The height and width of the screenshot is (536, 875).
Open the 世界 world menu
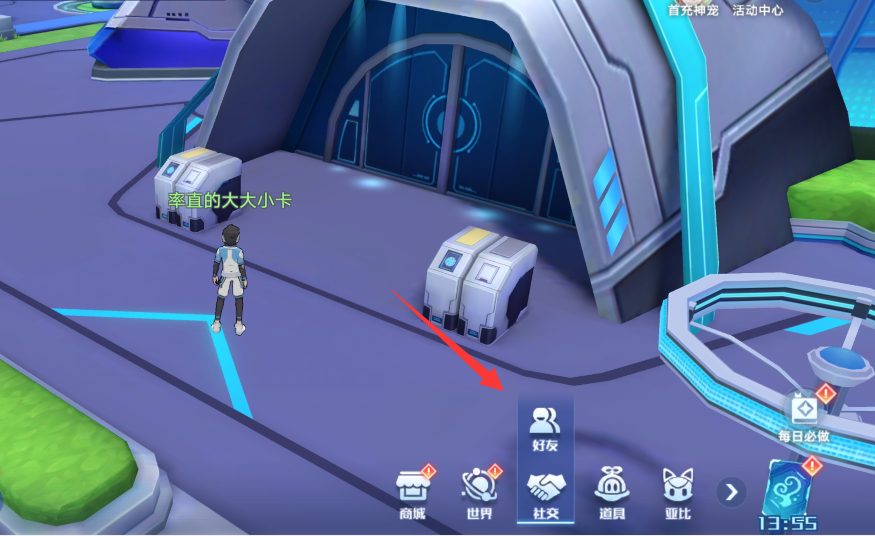click(x=478, y=494)
